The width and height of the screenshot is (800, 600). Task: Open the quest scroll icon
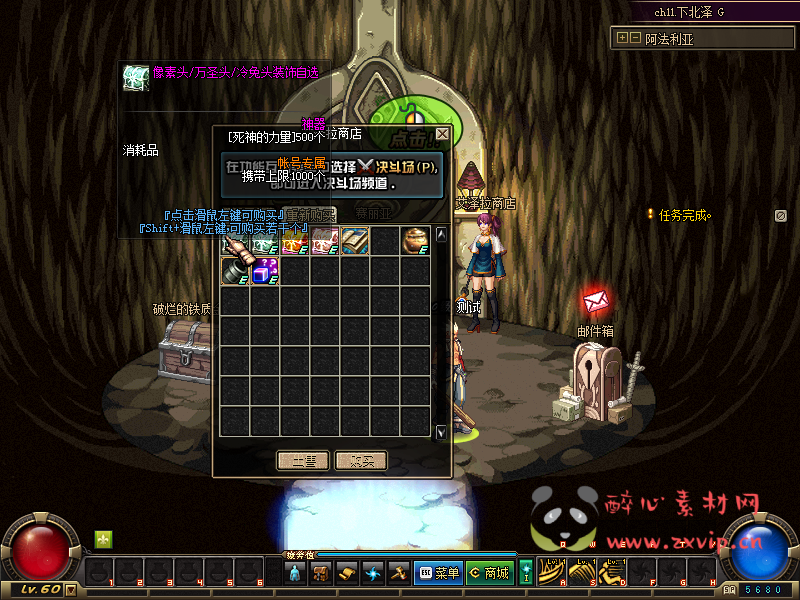coord(347,573)
